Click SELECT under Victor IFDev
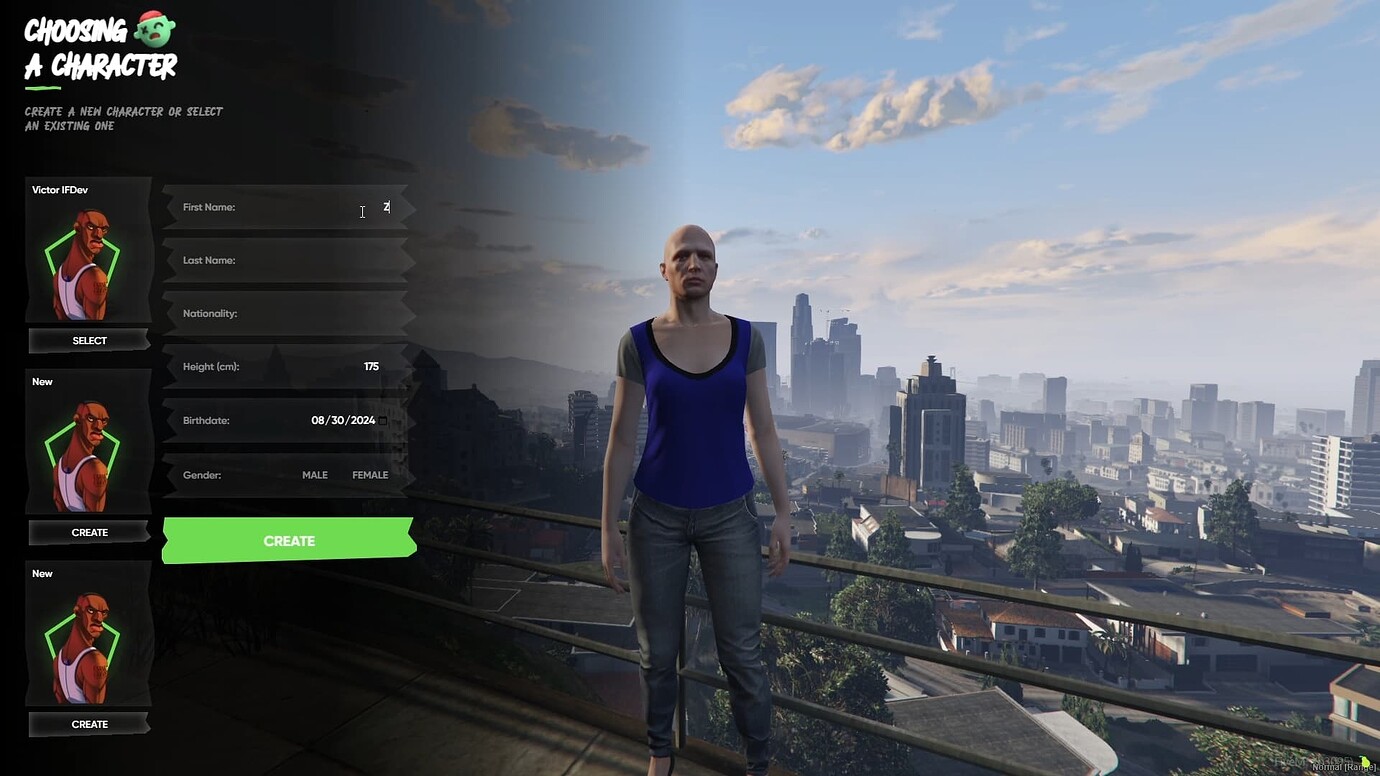This screenshot has height=776, width=1380. [x=88, y=340]
